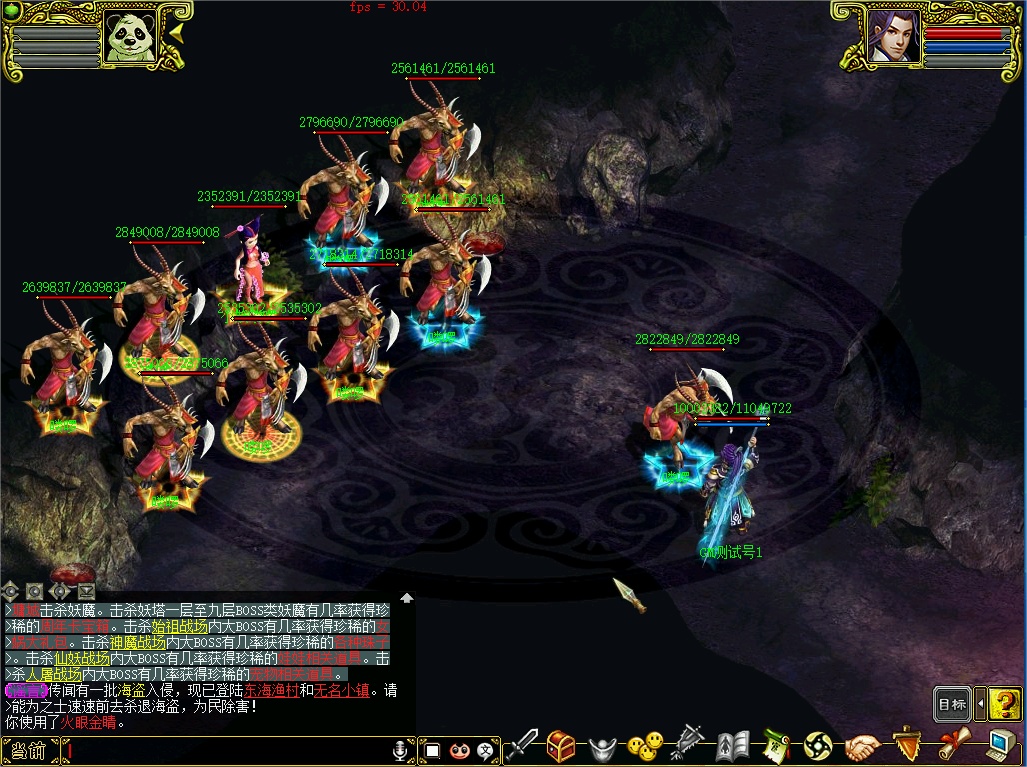Click the handshake trade icon

click(x=862, y=747)
